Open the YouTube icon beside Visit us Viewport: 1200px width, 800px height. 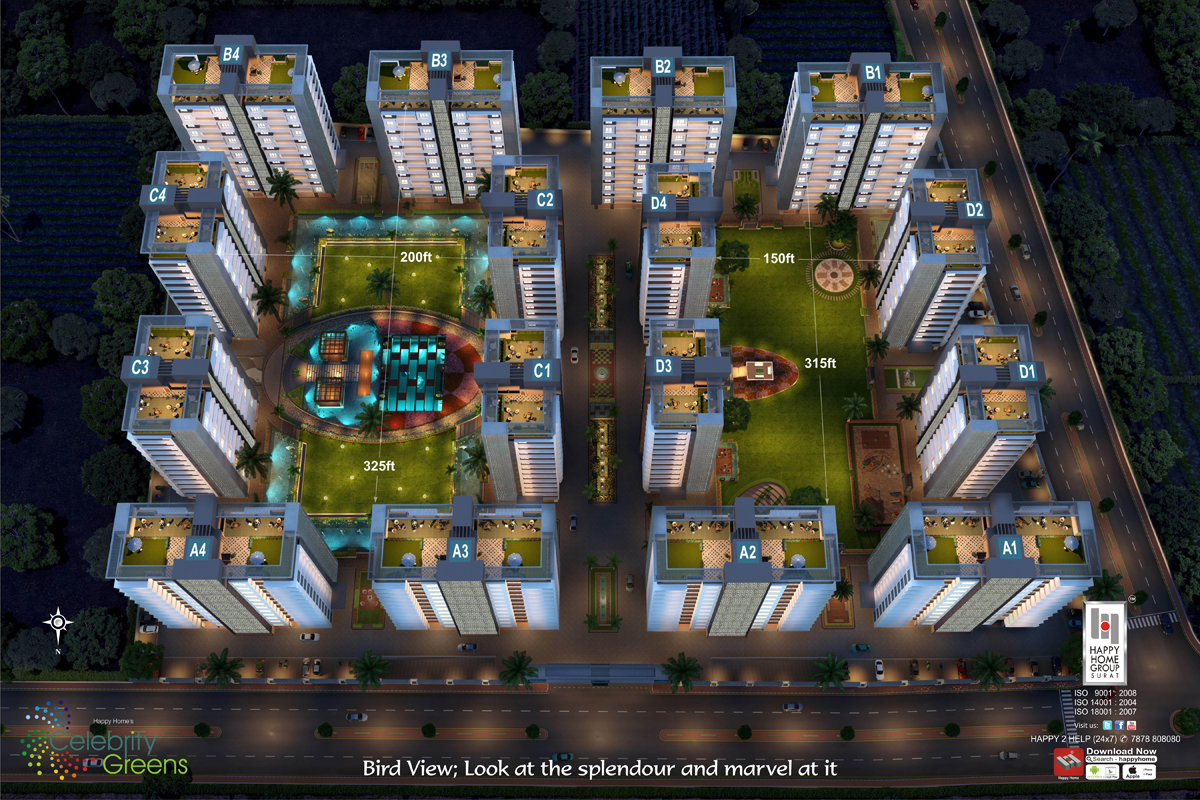(x=1131, y=725)
